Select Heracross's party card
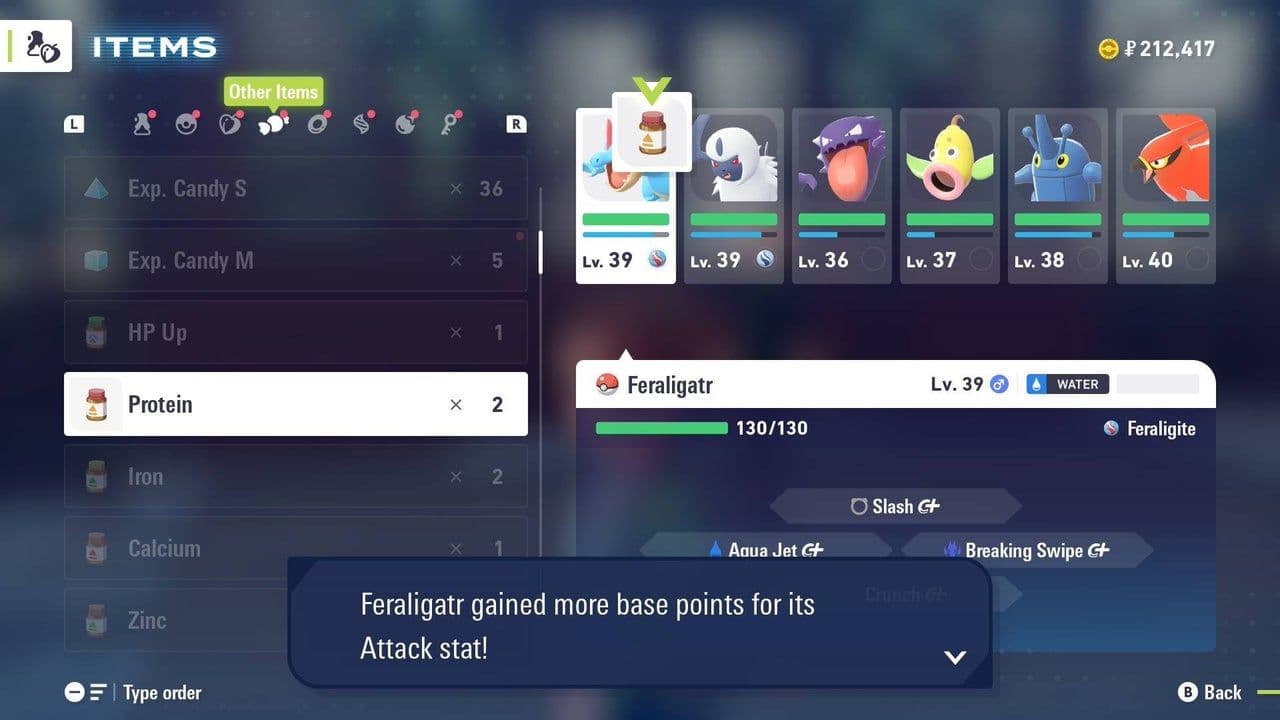This screenshot has width=1280, height=720. point(1058,196)
